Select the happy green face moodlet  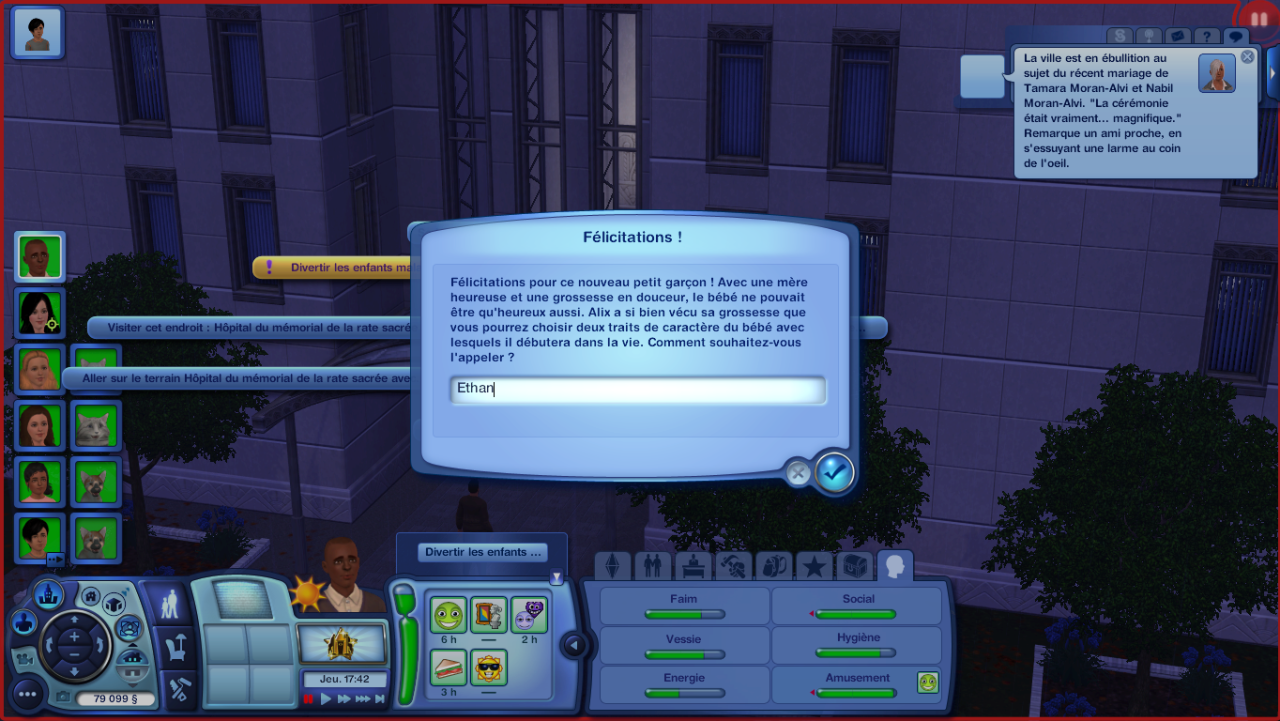point(449,614)
